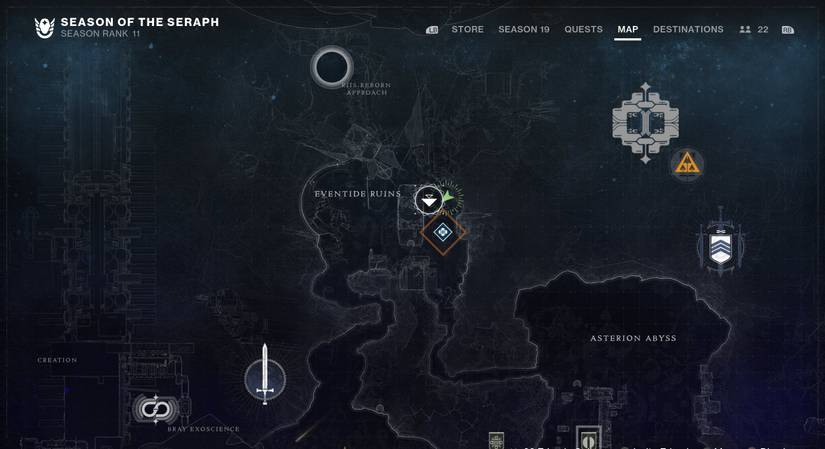The image size is (825, 449).
Task: Choose the Eventide Ruins landing zone marker
Action: (x=429, y=200)
